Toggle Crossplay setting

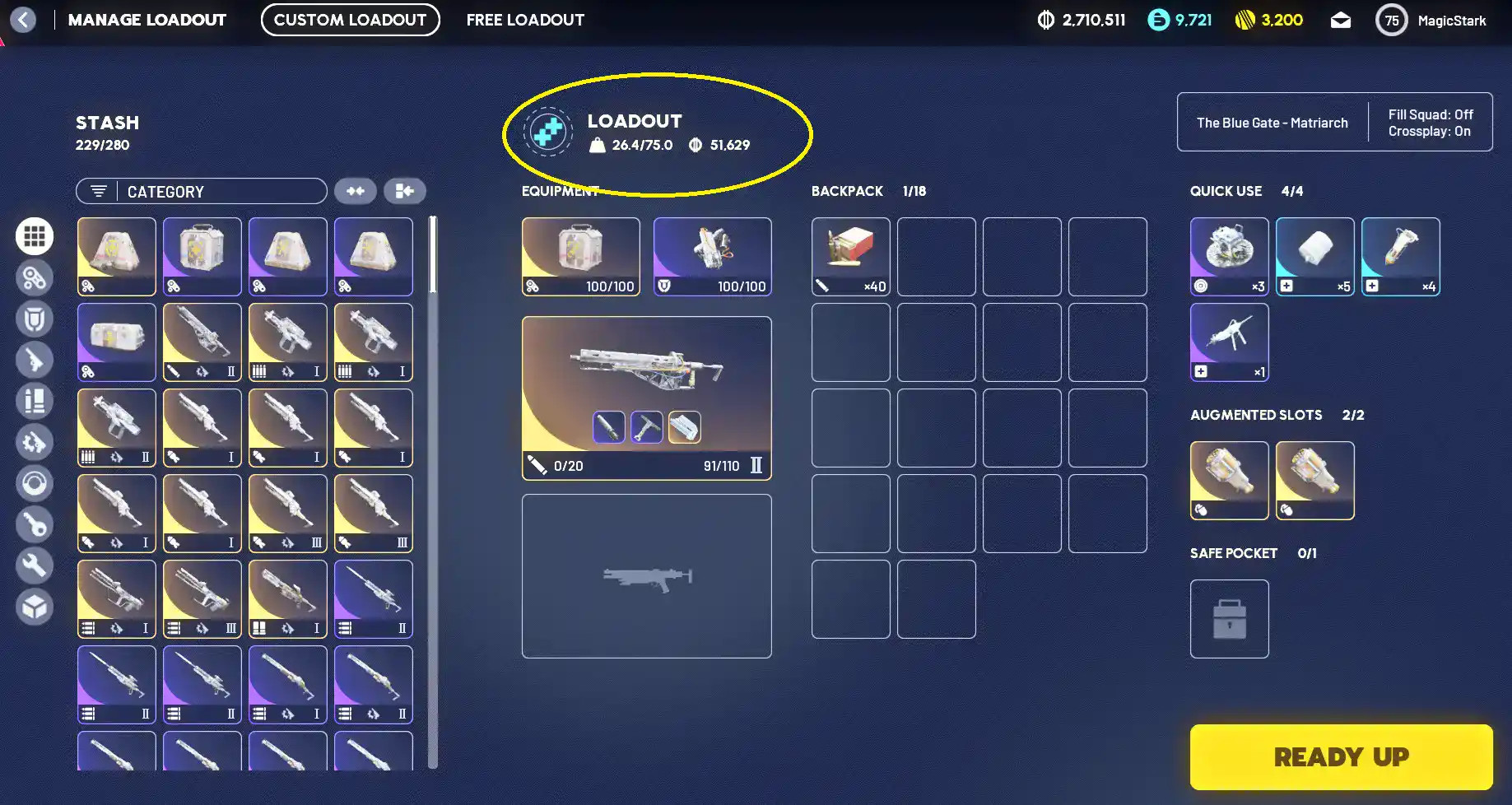point(1431,131)
